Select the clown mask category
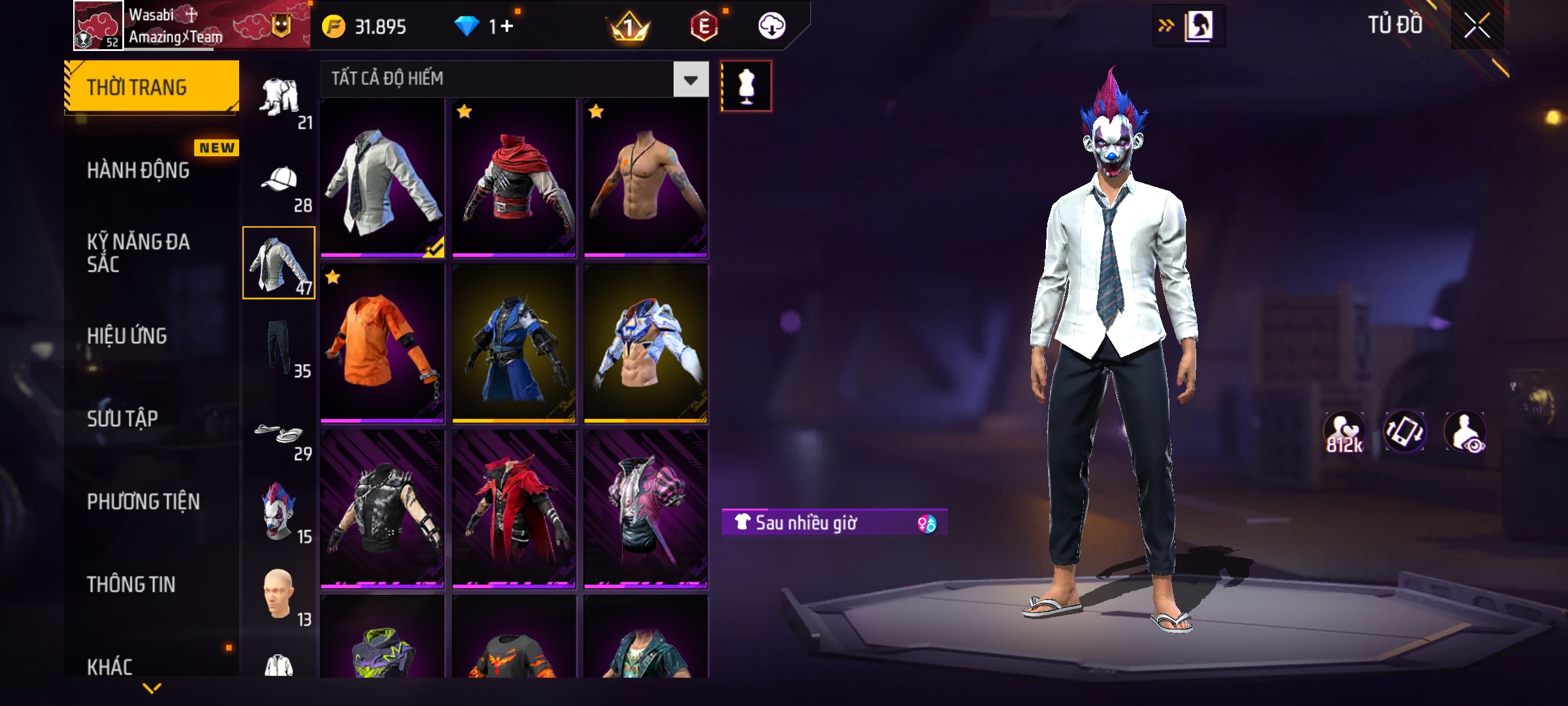 coord(280,511)
